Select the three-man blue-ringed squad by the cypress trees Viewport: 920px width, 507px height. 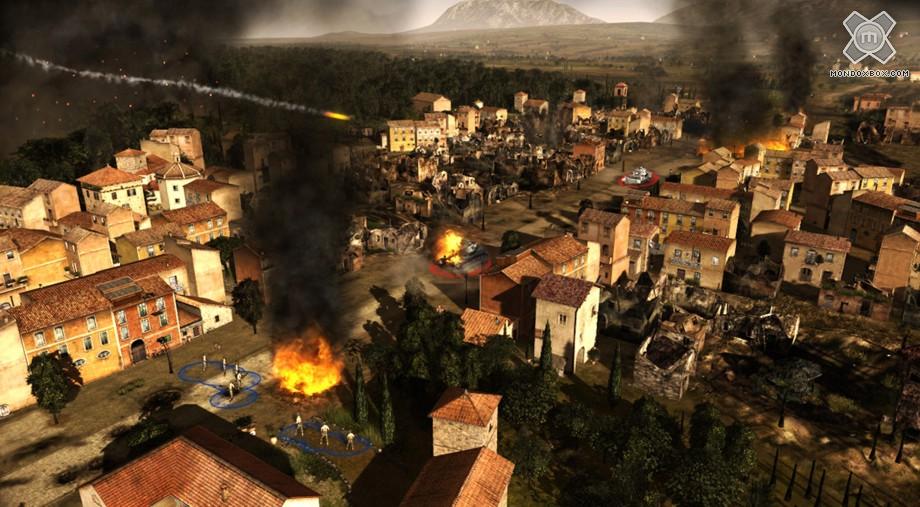tap(323, 435)
